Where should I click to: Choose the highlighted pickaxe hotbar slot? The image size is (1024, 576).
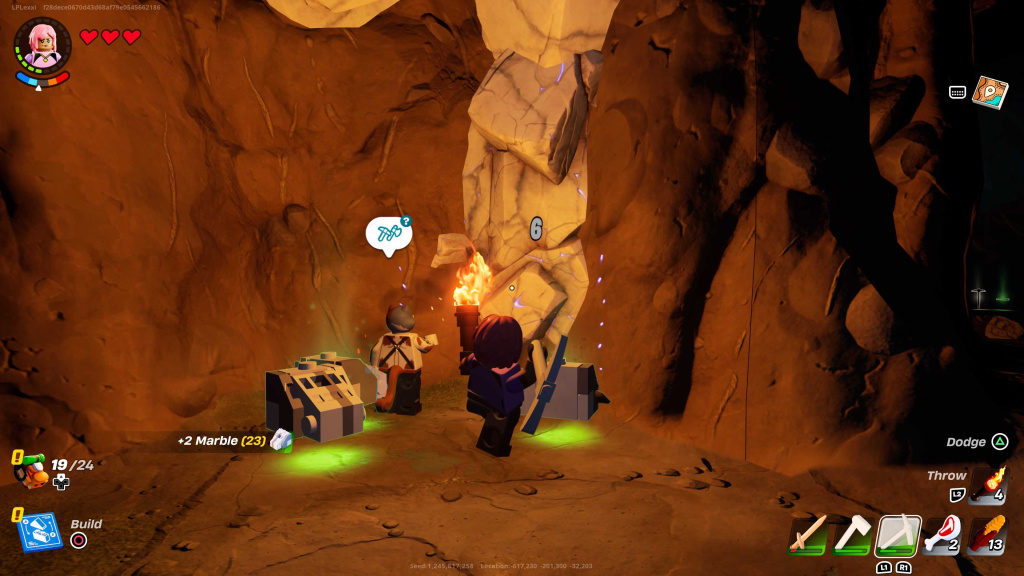coord(897,535)
